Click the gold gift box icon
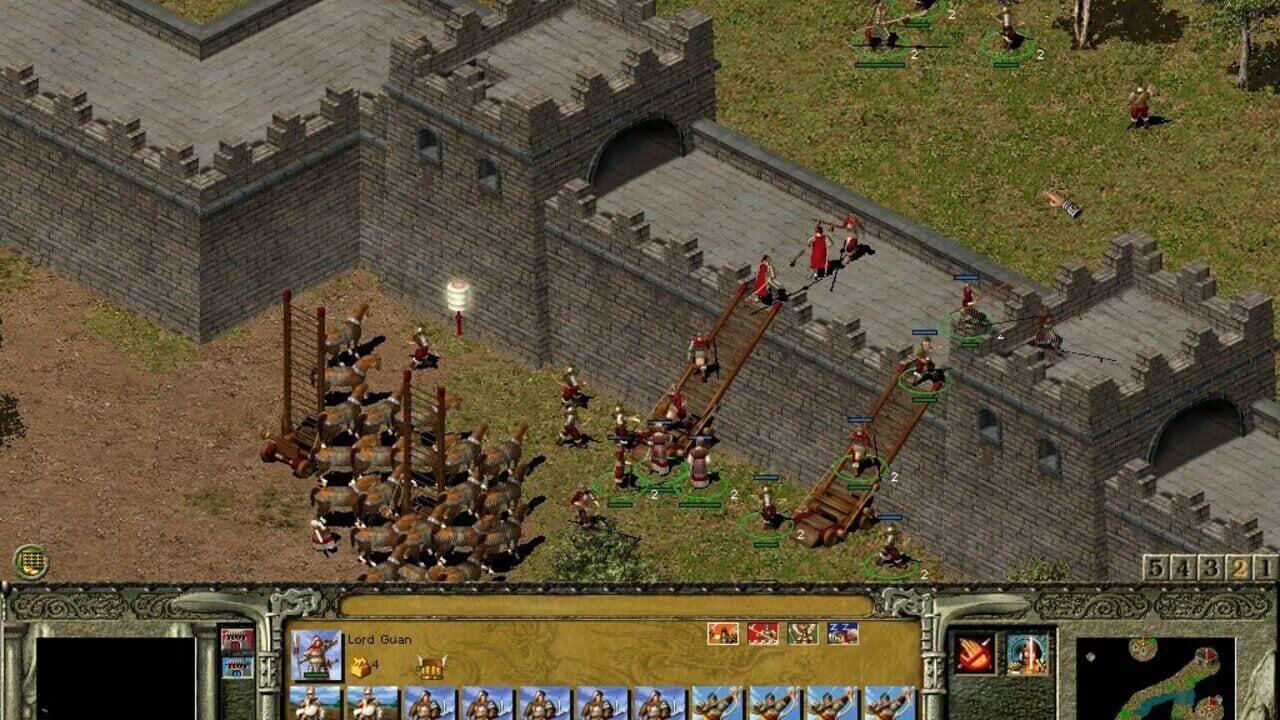Screen dimensions: 1280x720 click(360, 666)
